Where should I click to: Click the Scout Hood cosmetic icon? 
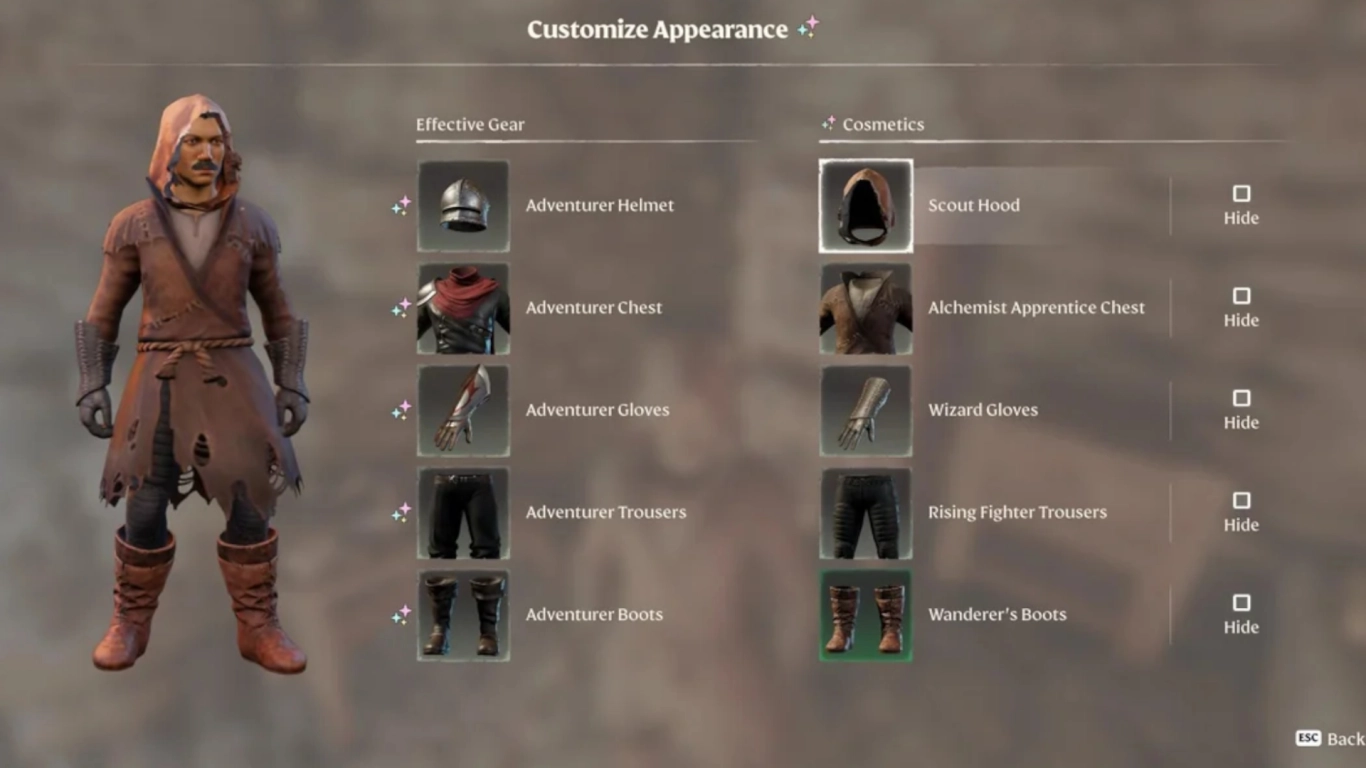point(865,205)
